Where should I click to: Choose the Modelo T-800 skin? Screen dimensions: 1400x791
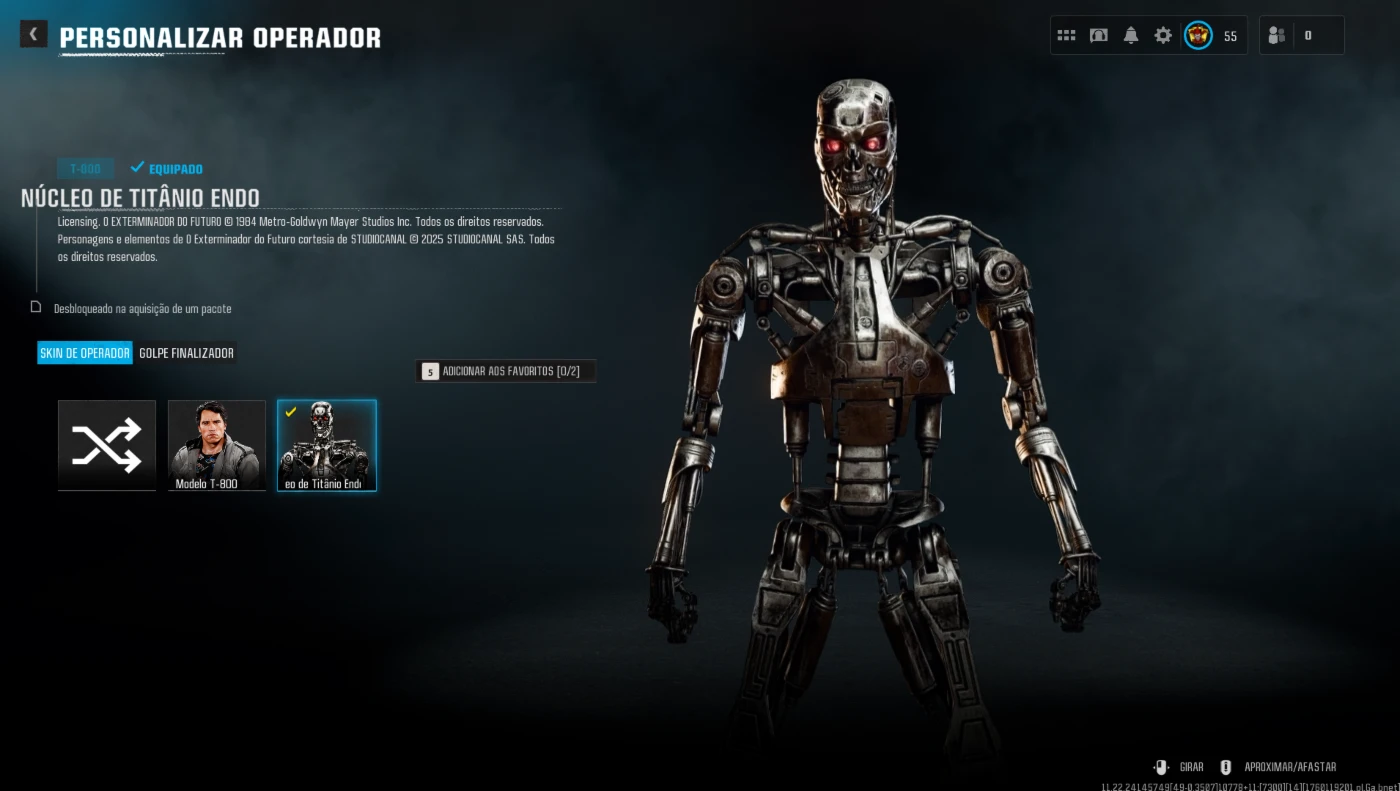(217, 445)
